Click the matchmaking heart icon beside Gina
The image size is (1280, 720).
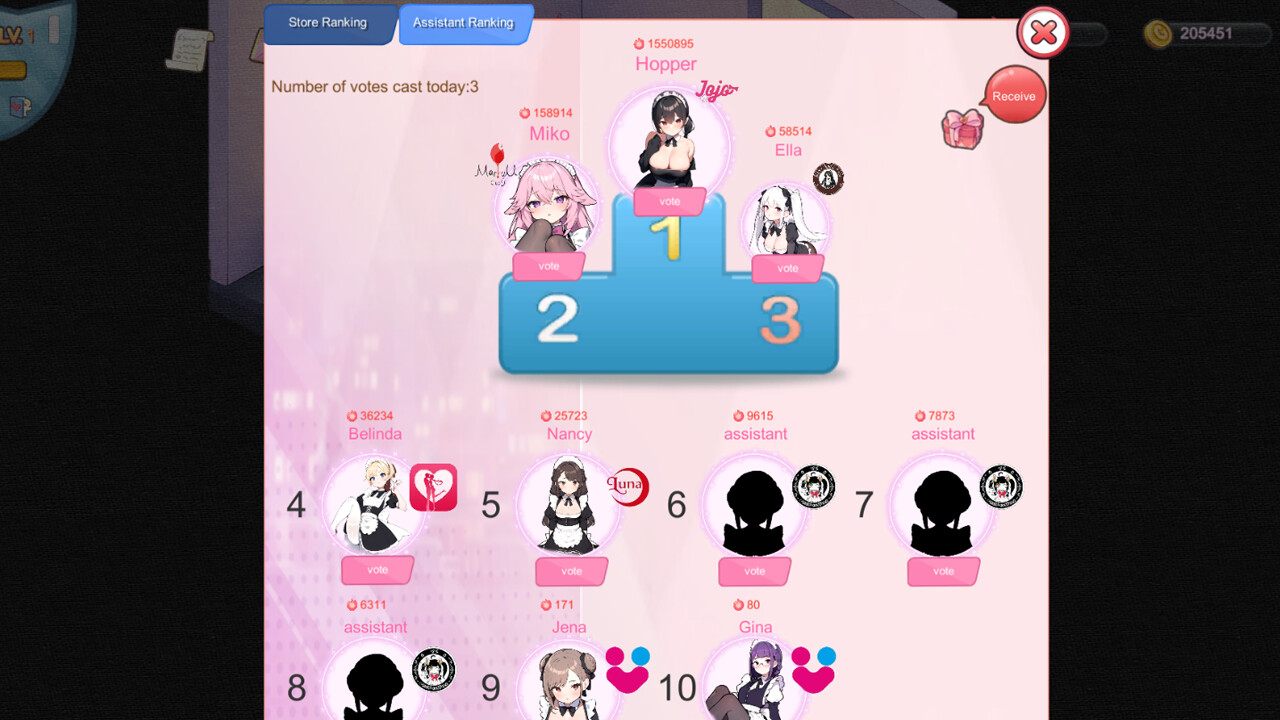pos(812,672)
